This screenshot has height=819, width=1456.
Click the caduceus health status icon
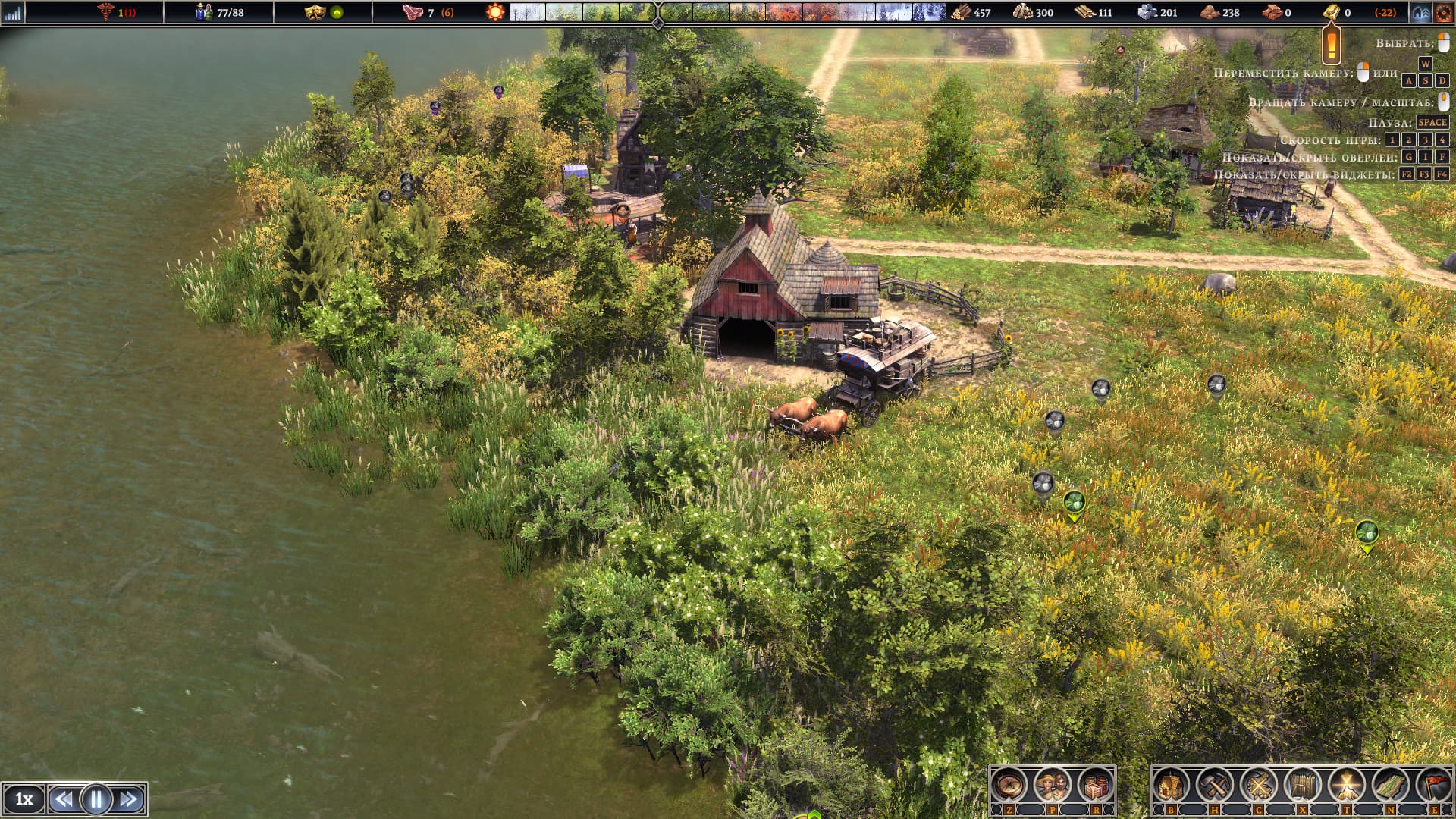(x=108, y=12)
